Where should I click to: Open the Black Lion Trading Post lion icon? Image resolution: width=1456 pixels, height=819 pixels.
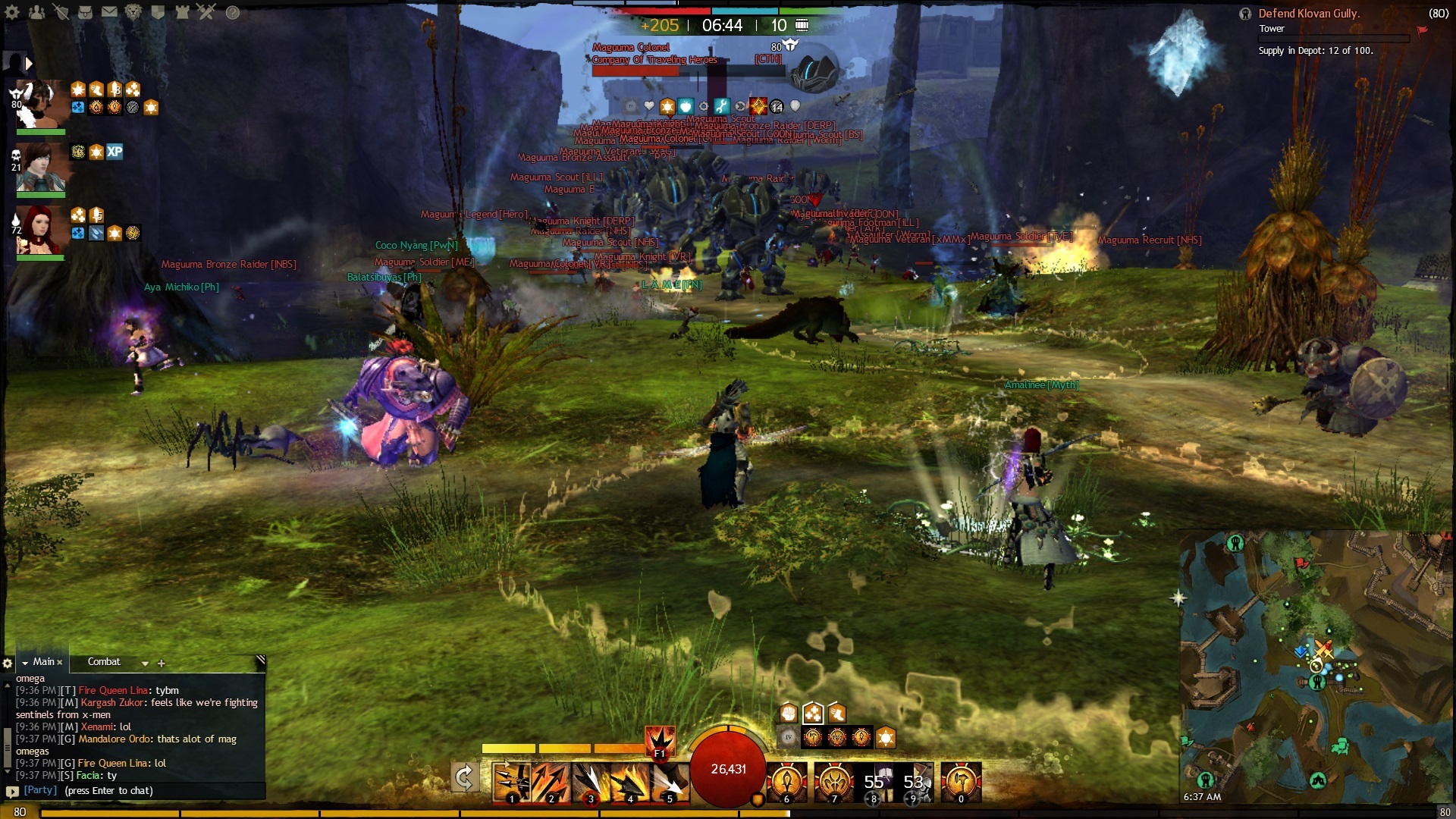(x=133, y=12)
